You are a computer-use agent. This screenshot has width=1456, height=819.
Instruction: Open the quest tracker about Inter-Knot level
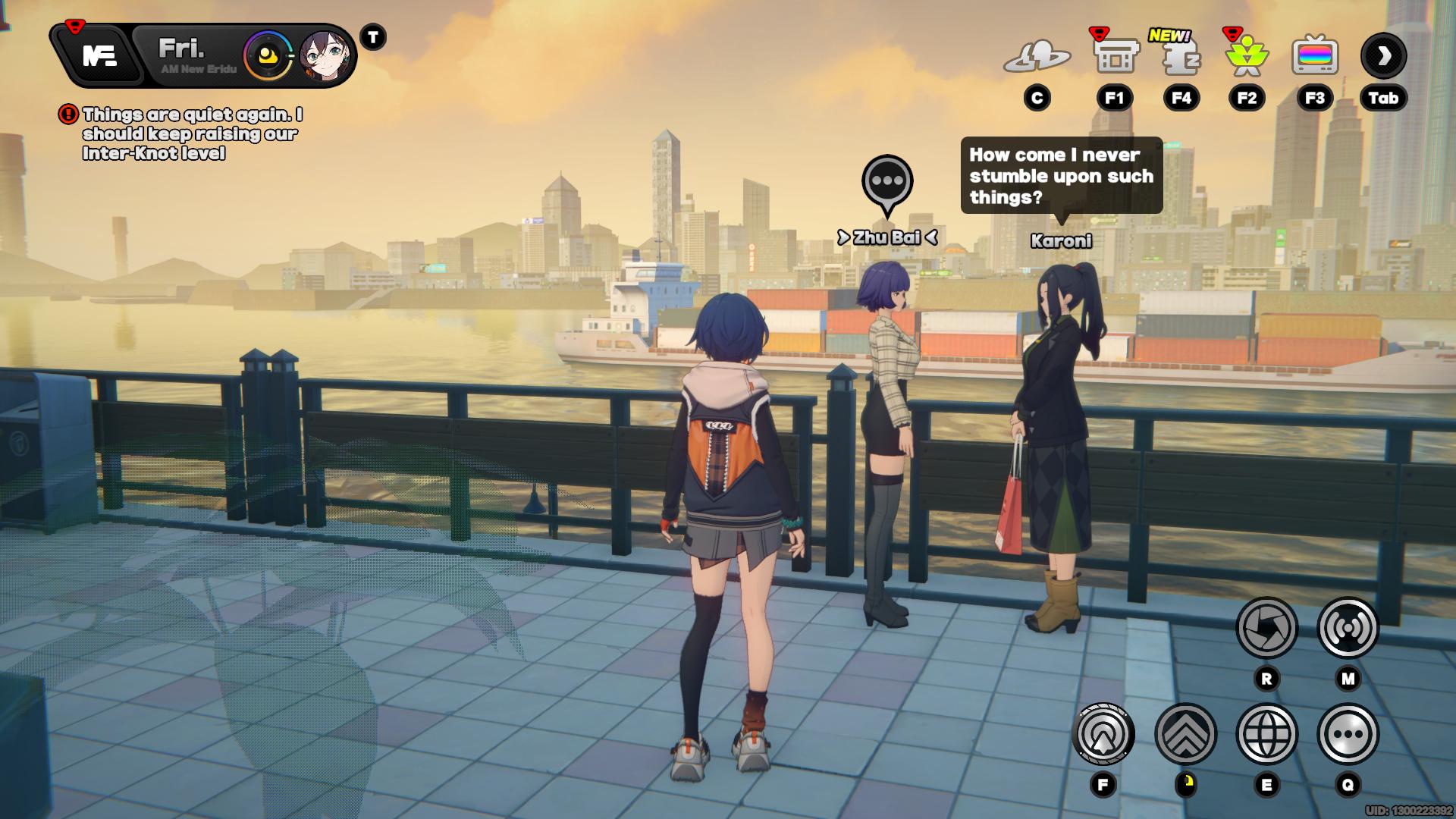pos(191,134)
